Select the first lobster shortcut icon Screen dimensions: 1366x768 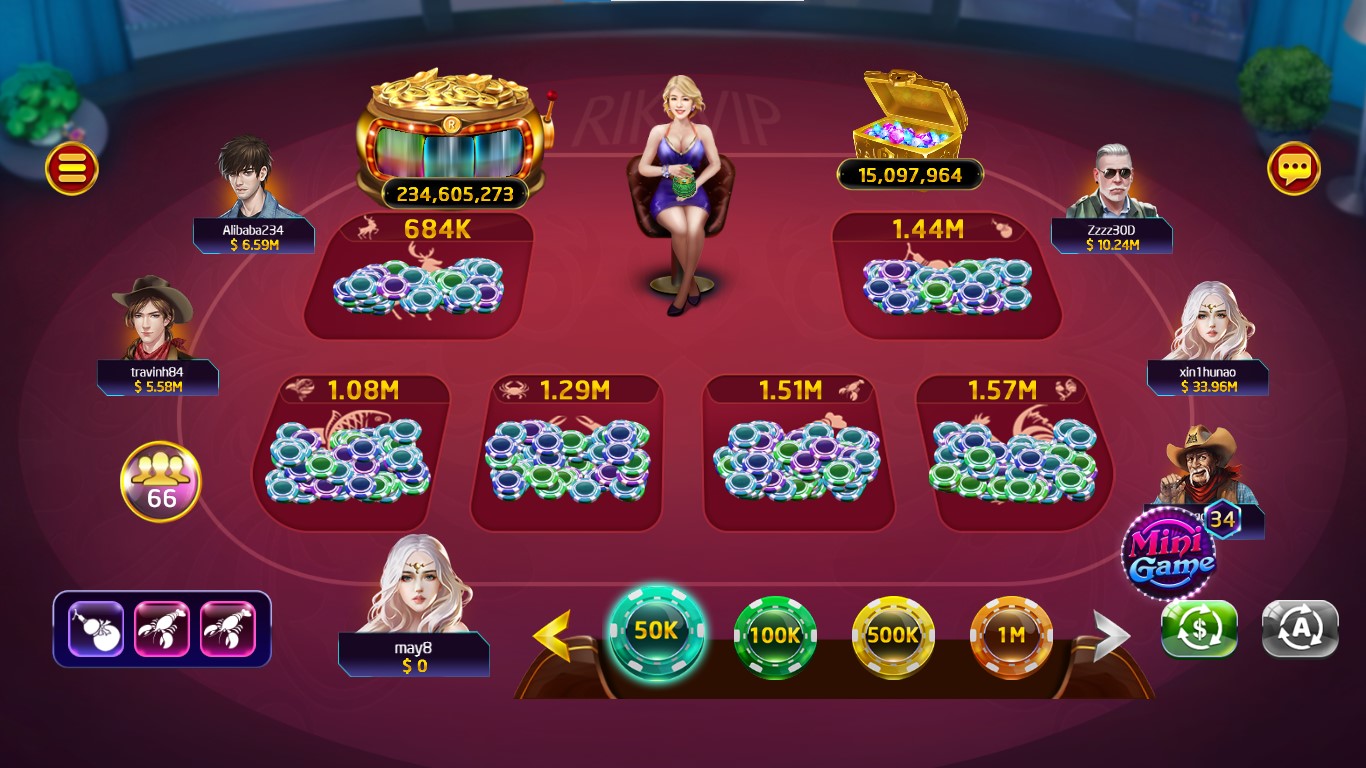click(162, 629)
